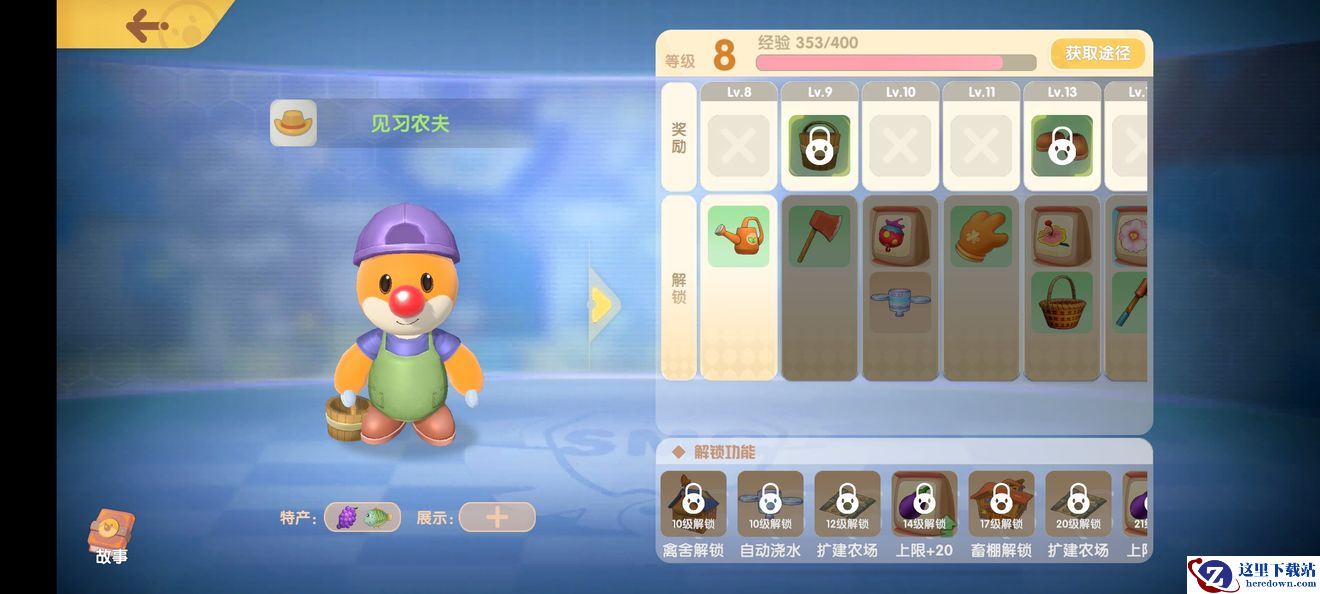The image size is (1320, 594).
Task: Open the 这里下载站 watermark link
Action: 1253,574
